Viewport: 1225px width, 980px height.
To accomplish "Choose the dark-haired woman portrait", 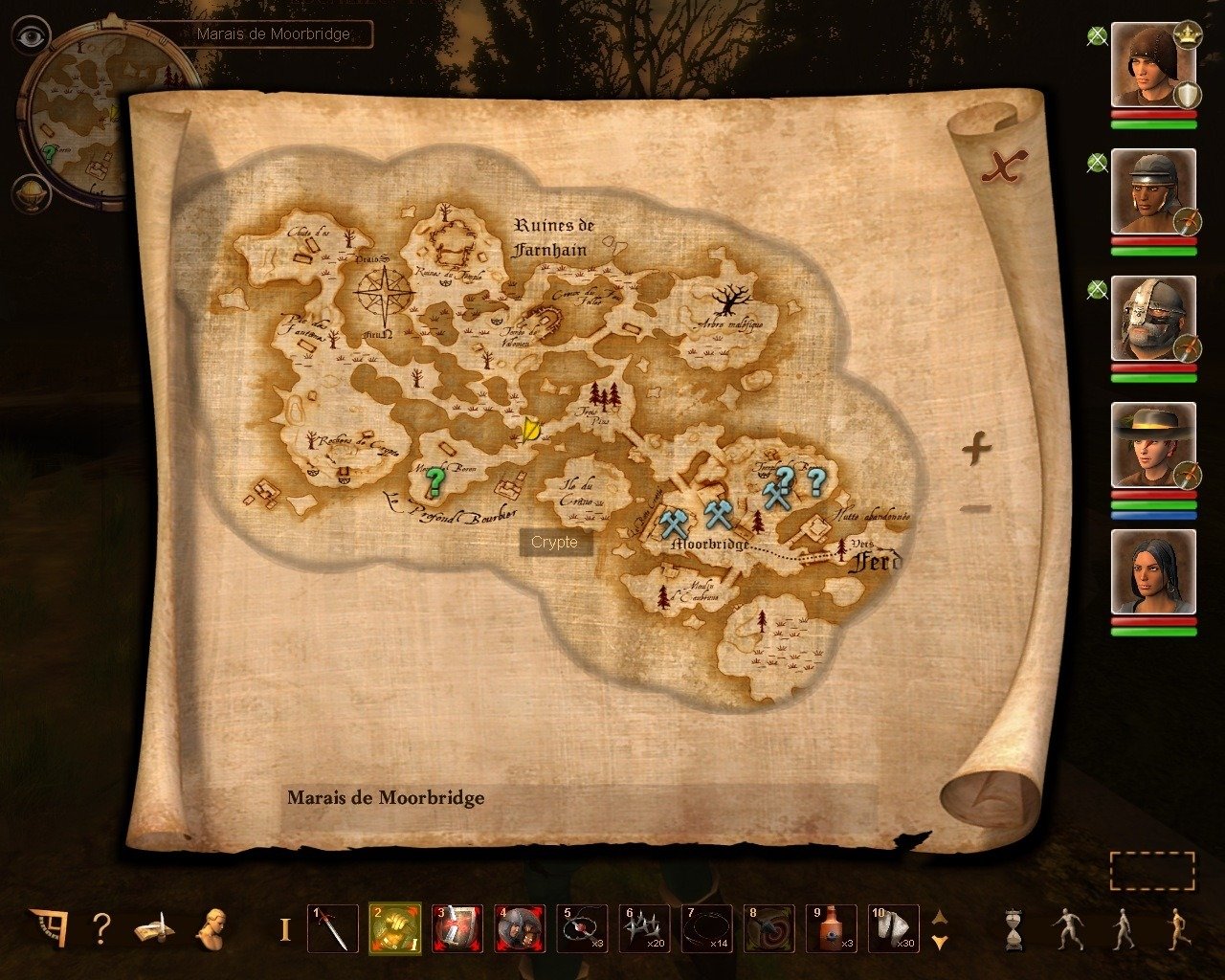I will 1152,571.
